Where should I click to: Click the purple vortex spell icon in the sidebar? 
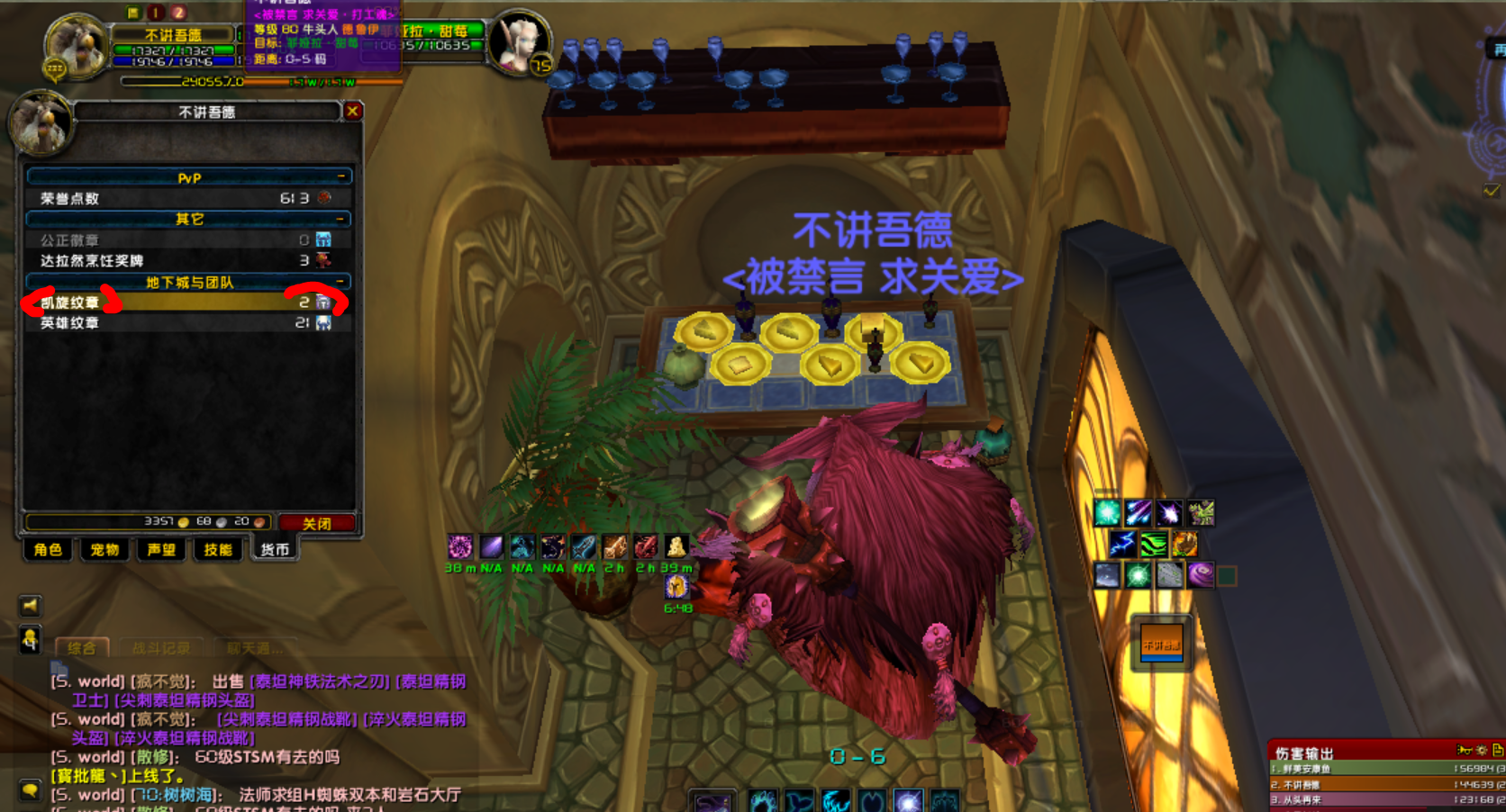click(1201, 573)
